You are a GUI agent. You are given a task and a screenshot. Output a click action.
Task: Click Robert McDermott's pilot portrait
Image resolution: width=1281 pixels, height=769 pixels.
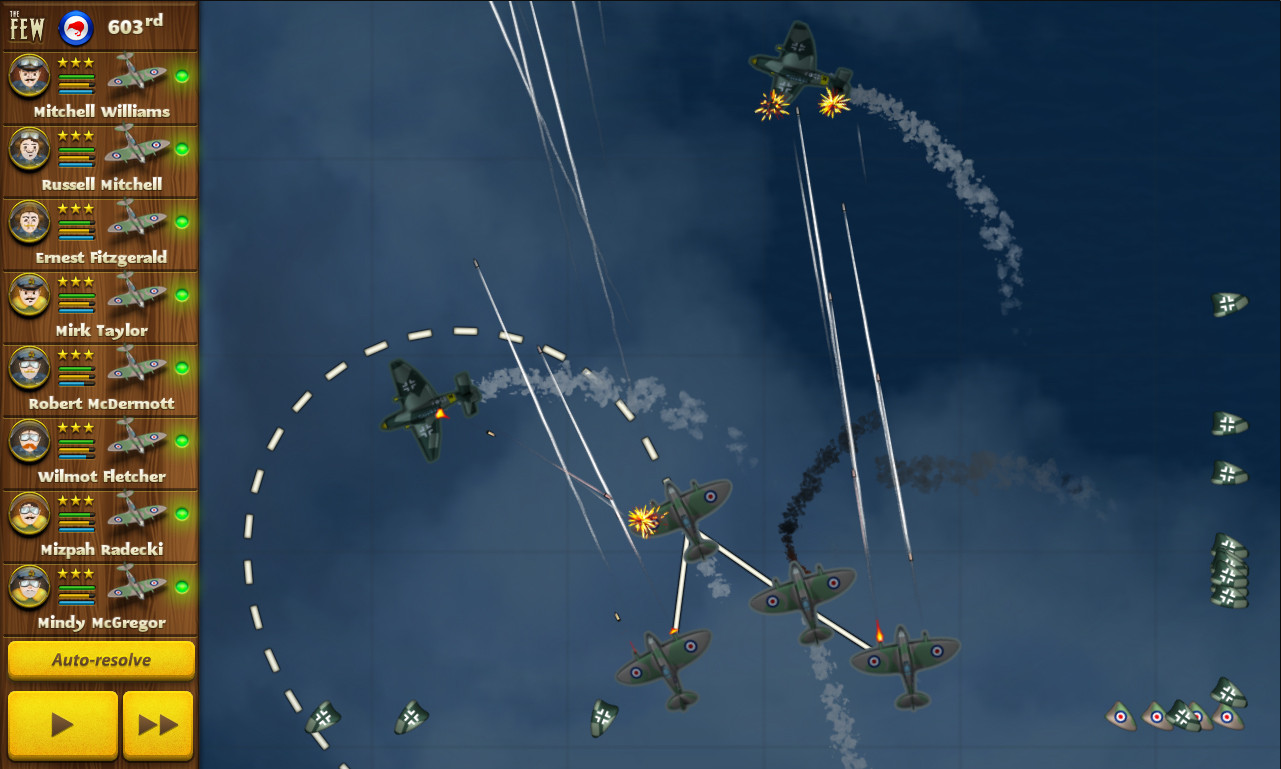[x=29, y=367]
